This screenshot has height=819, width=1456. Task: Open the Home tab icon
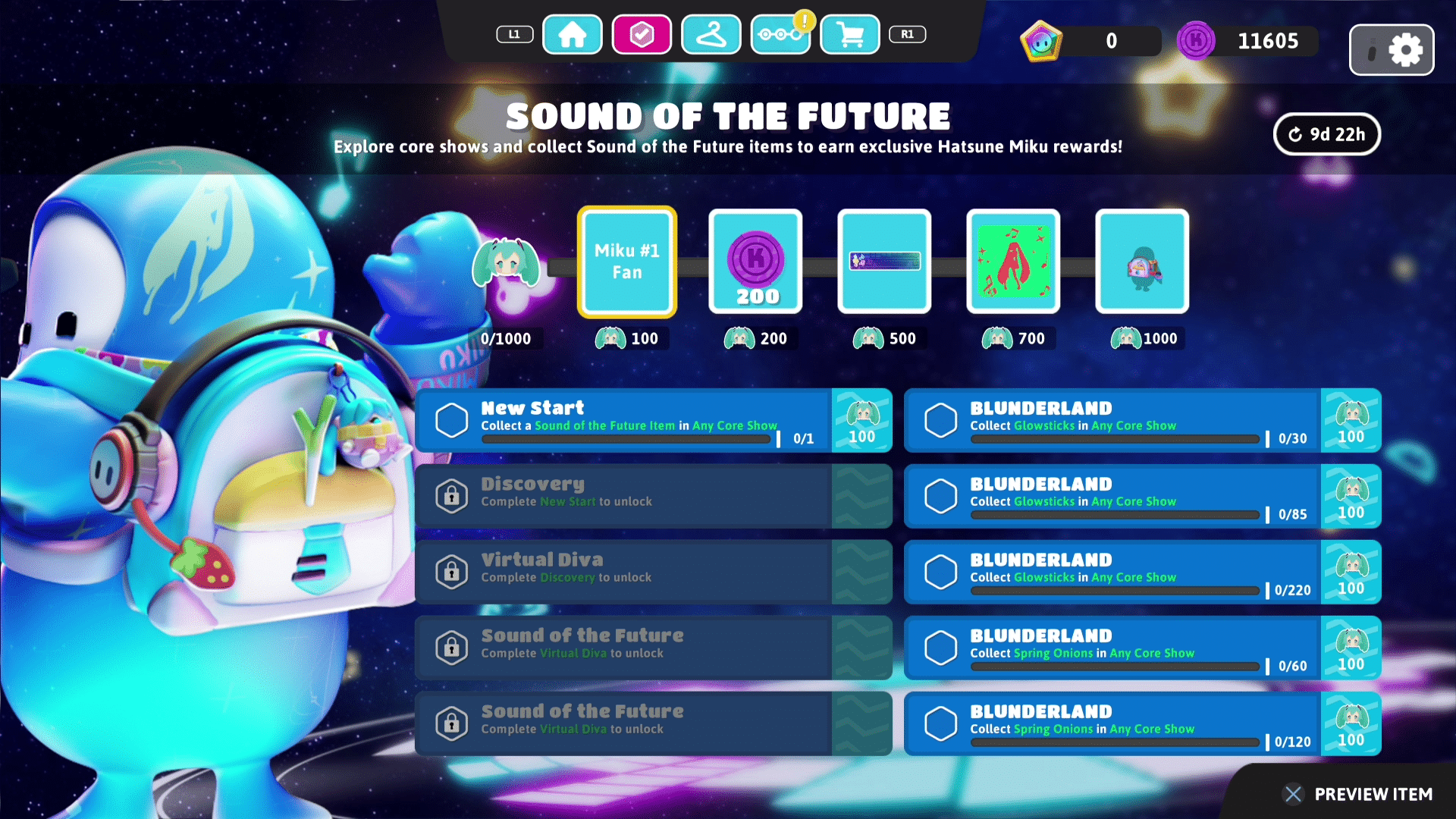tap(573, 34)
